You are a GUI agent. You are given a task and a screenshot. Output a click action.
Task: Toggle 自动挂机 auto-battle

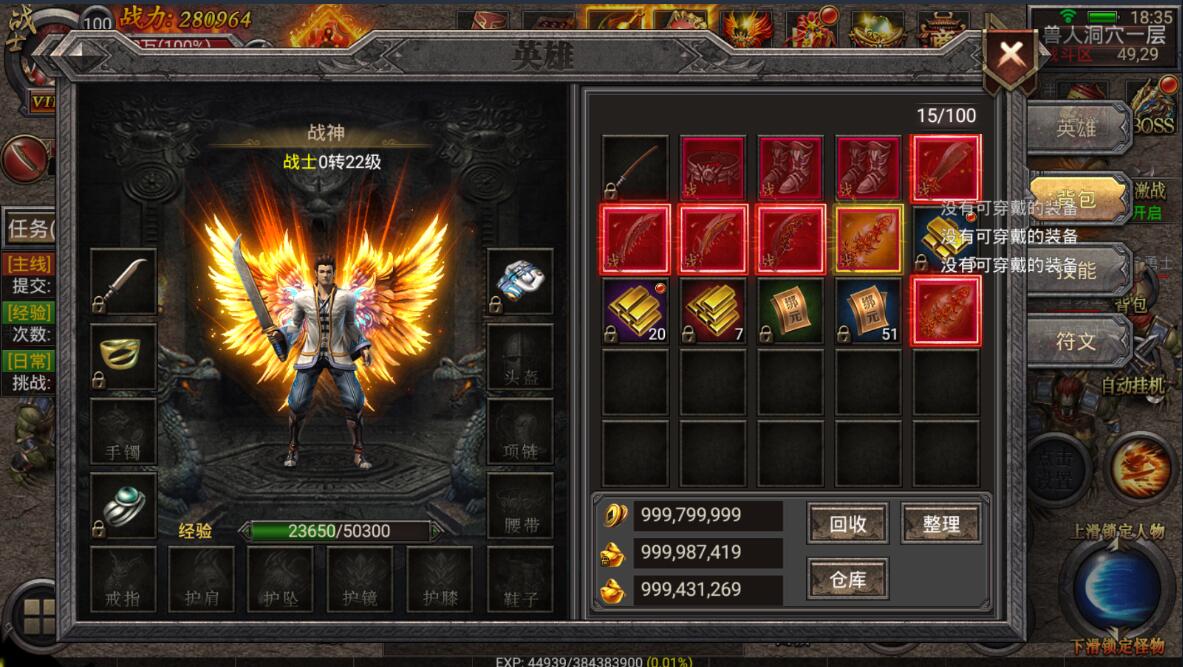1133,385
